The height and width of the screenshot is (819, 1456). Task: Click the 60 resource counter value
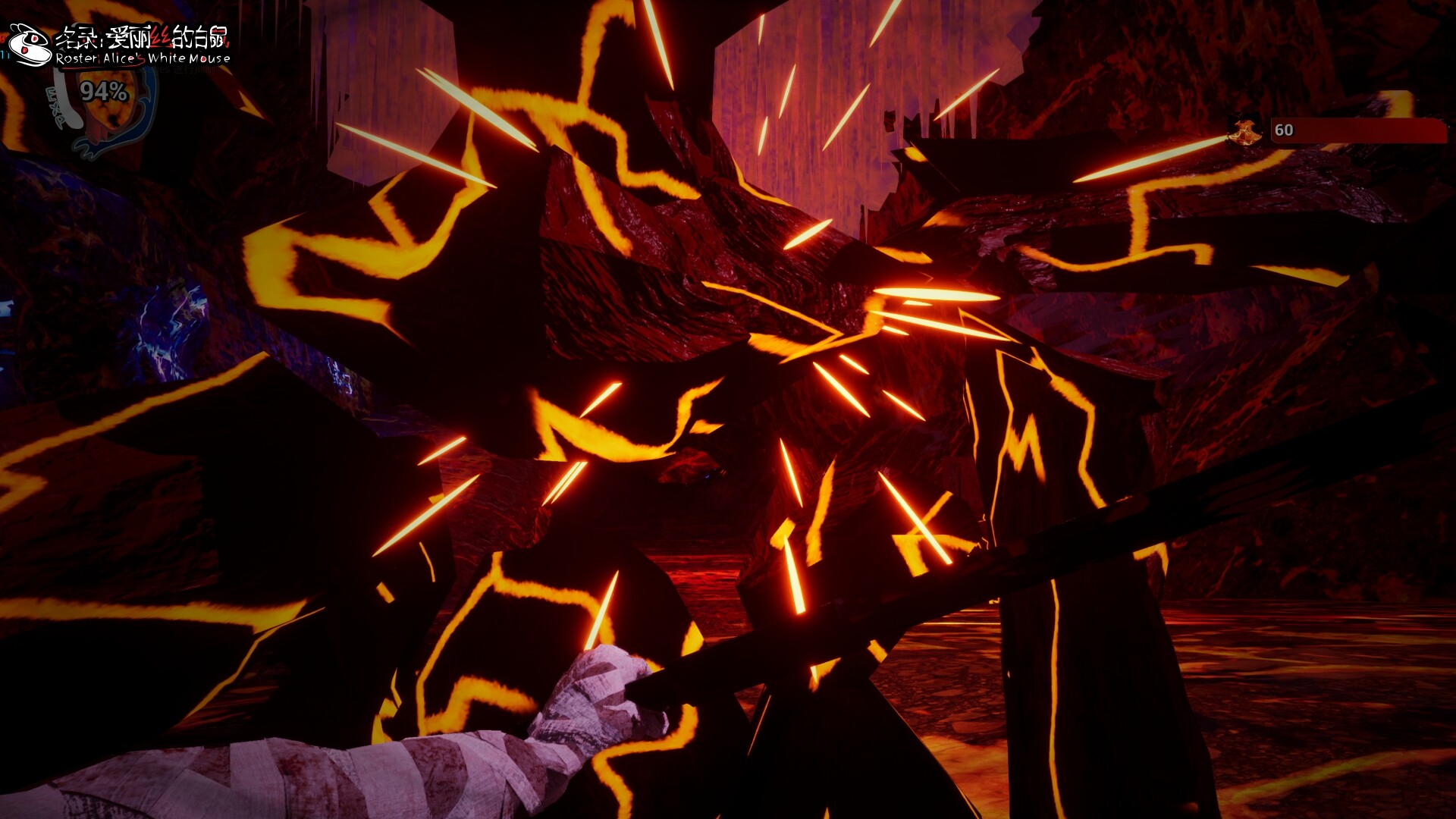(1284, 130)
